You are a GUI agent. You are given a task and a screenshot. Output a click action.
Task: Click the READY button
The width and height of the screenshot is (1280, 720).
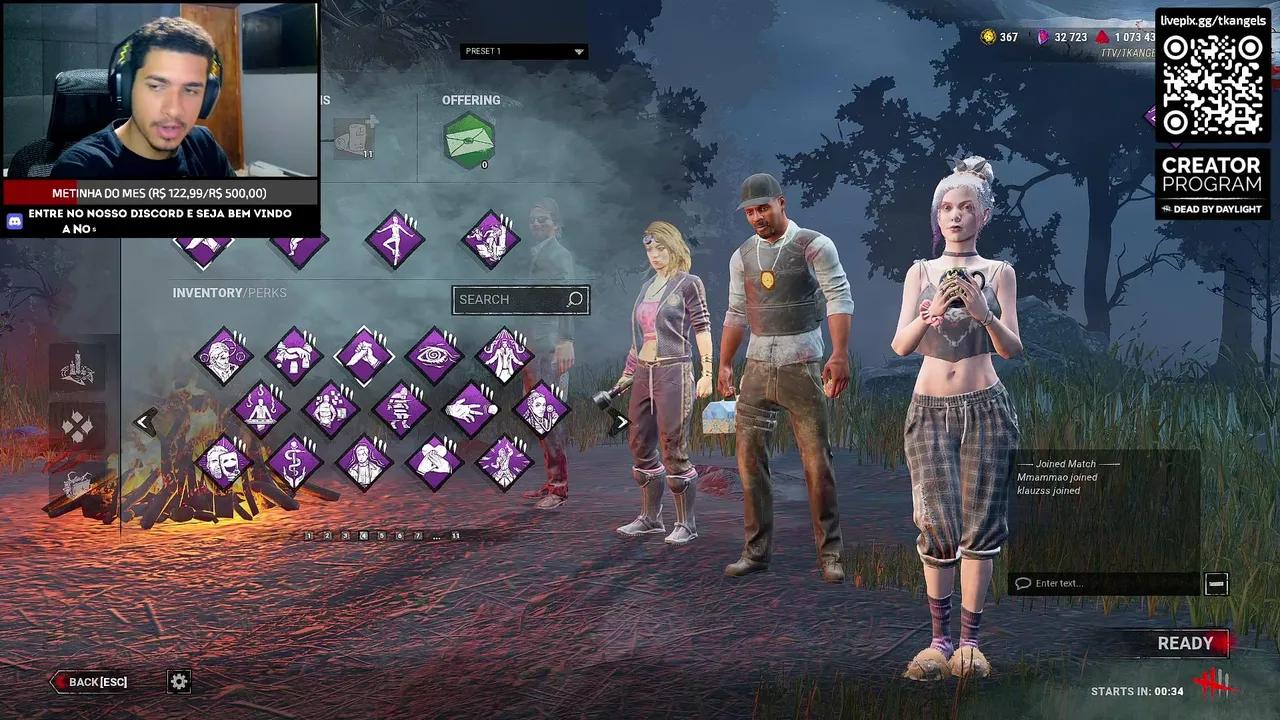[x=1187, y=643]
